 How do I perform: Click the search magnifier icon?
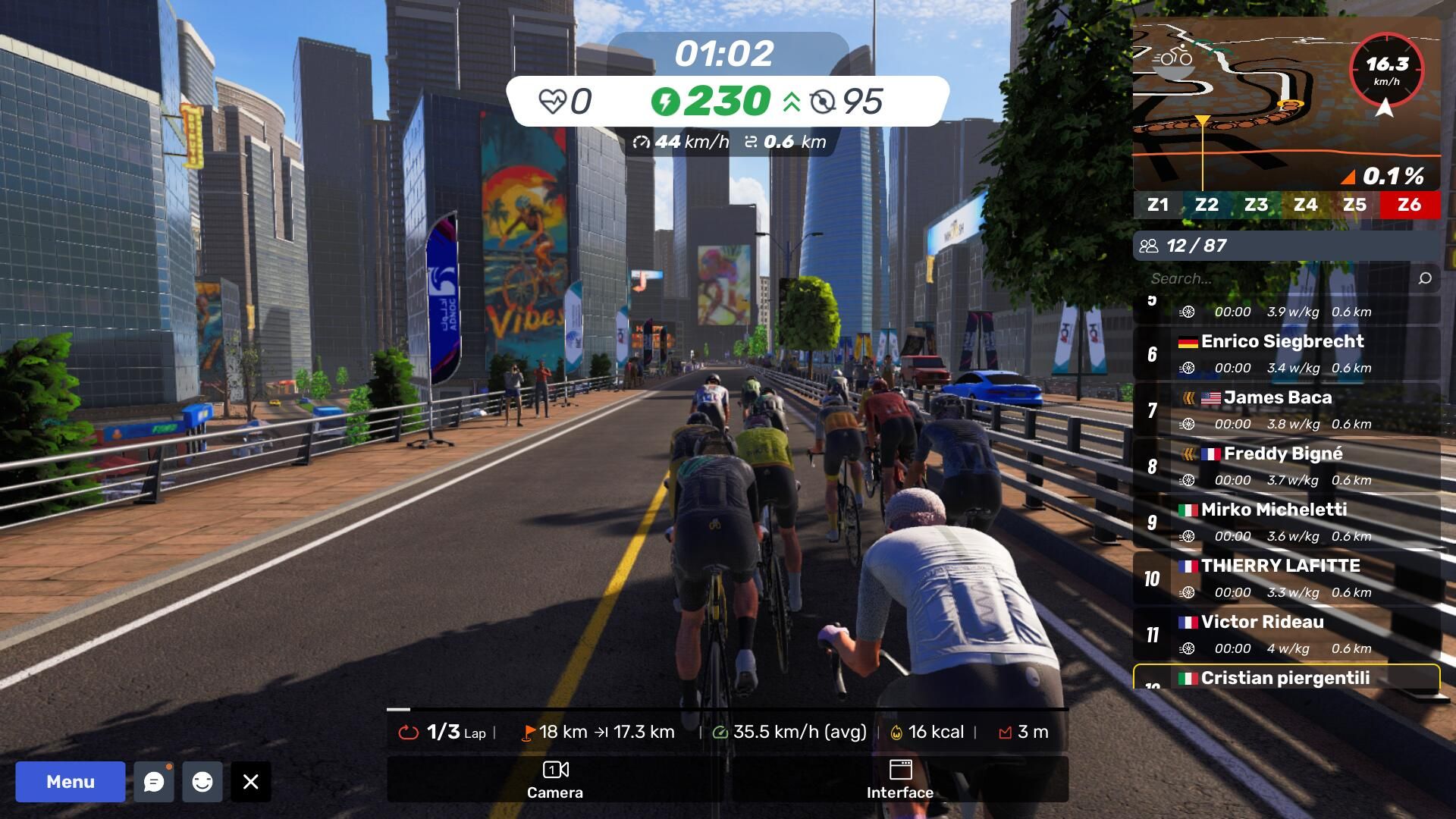pyautogui.click(x=1425, y=278)
